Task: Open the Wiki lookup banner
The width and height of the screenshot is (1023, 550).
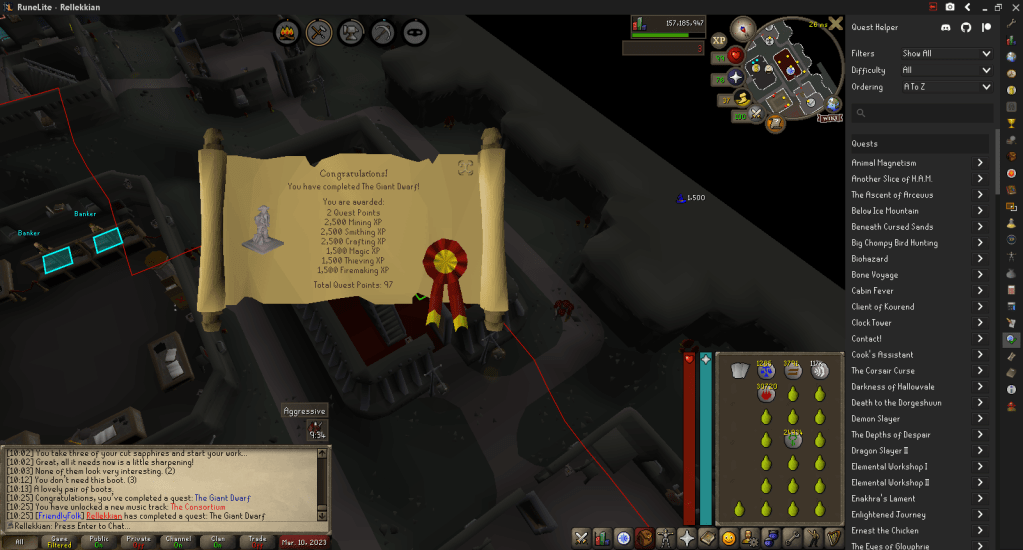Action: tap(829, 116)
